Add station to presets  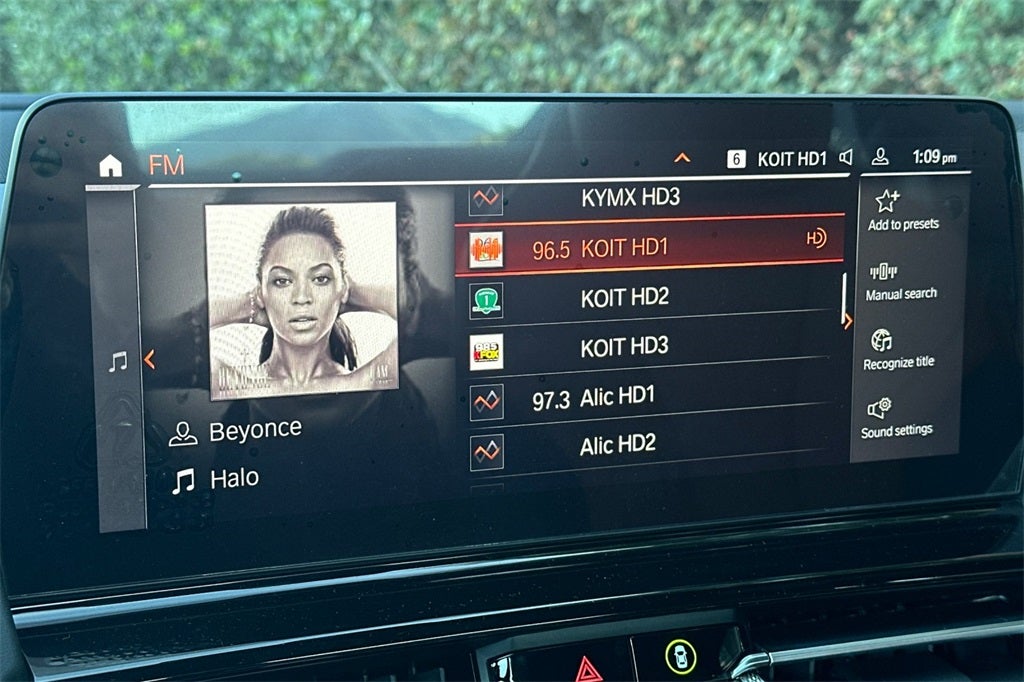point(903,210)
